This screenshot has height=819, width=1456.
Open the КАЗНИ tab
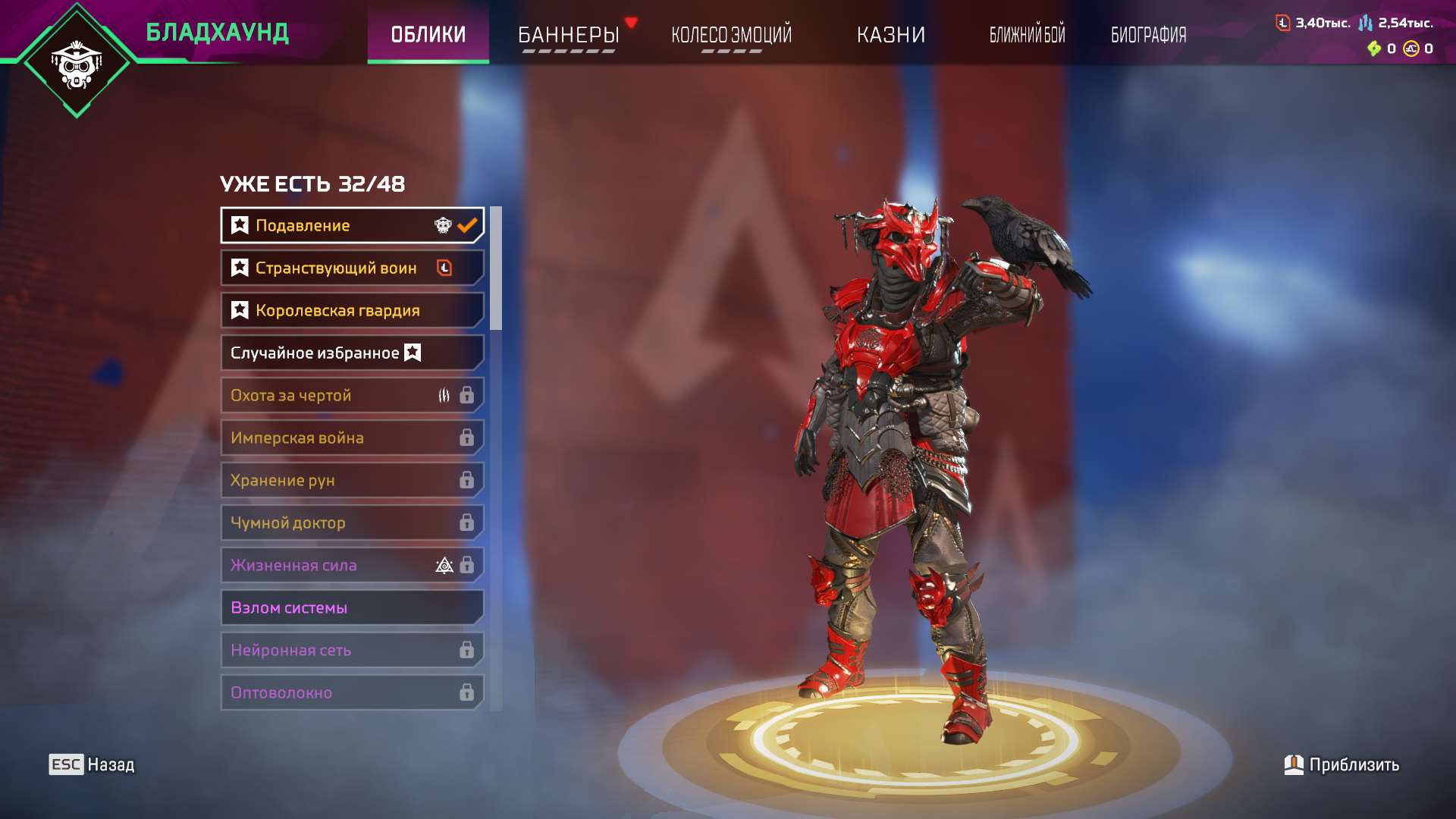point(891,34)
